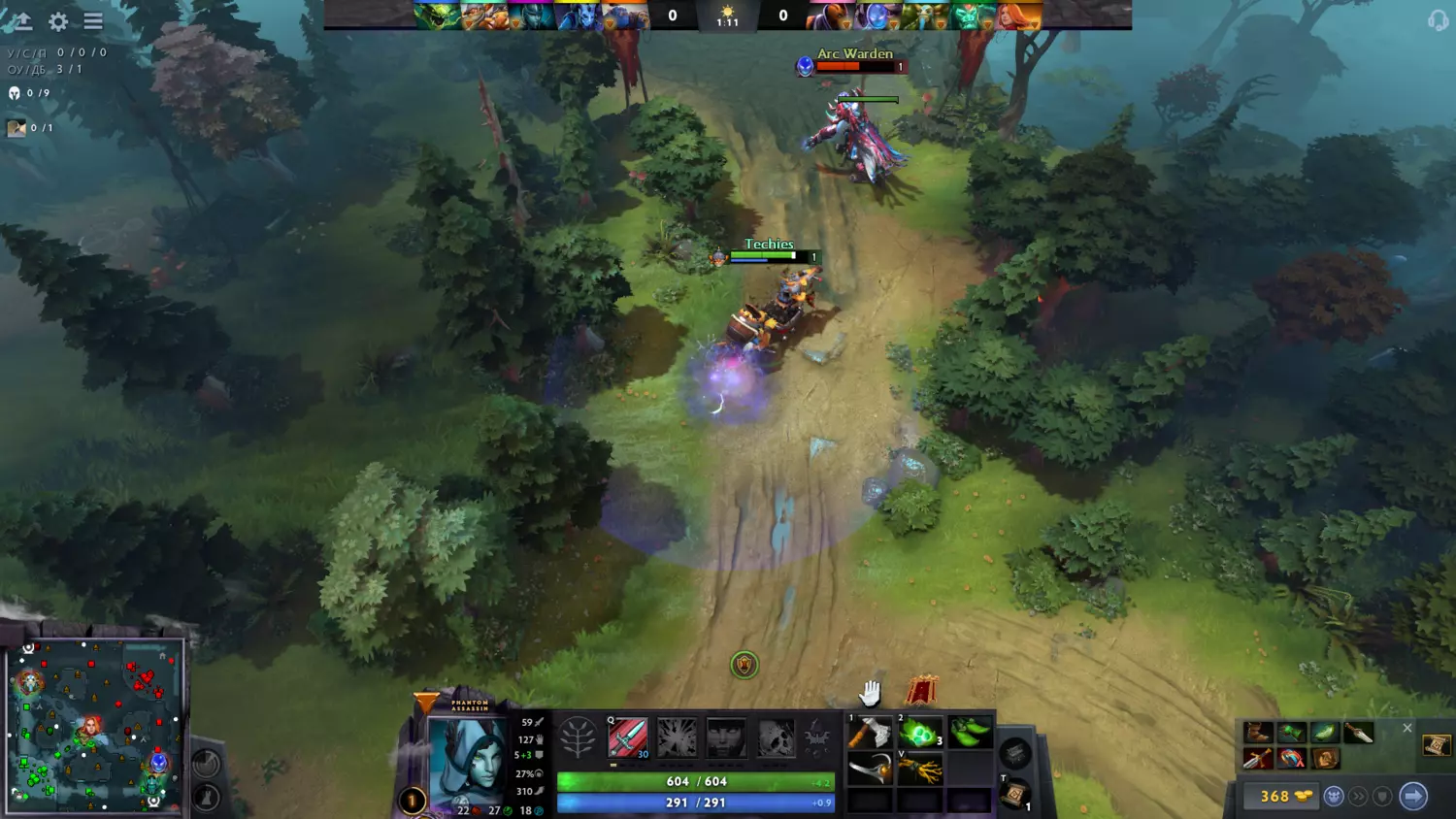Screen dimensions: 1456x819
Task: Use the Iron Branch item
Action: pyautogui.click(x=919, y=771)
